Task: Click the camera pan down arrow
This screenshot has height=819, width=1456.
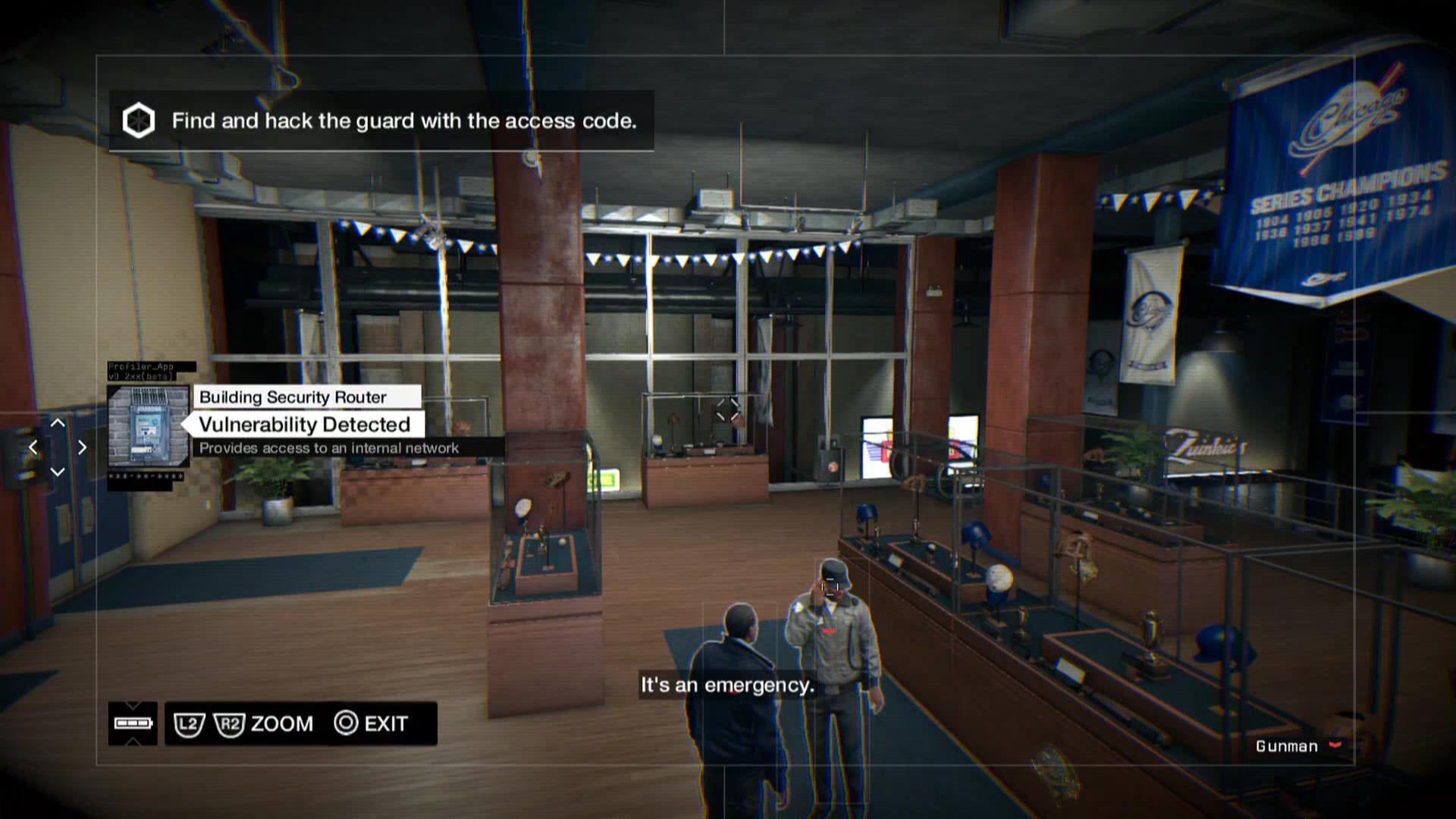Action: [58, 472]
